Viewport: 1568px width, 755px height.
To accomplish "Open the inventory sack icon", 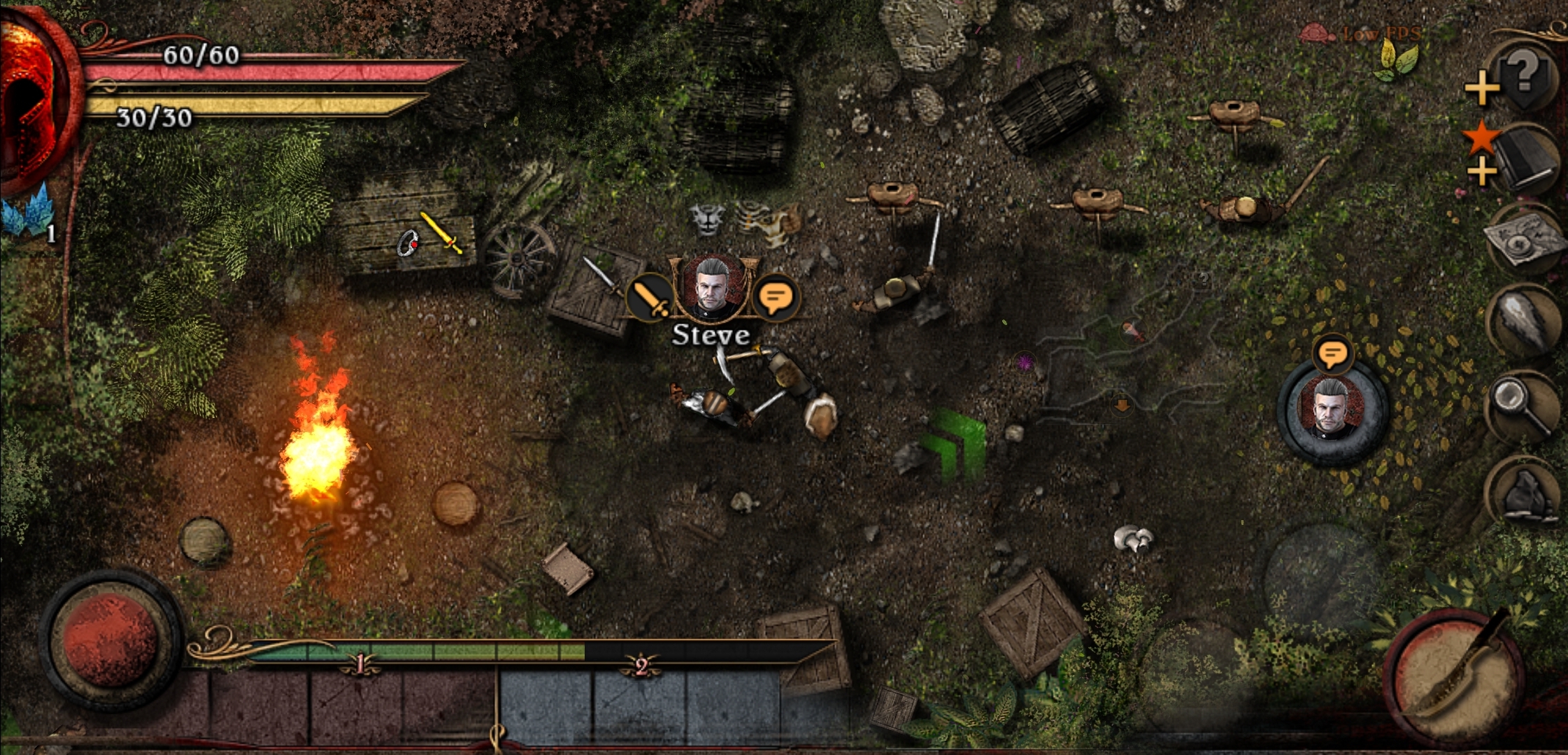I will click(x=1526, y=491).
